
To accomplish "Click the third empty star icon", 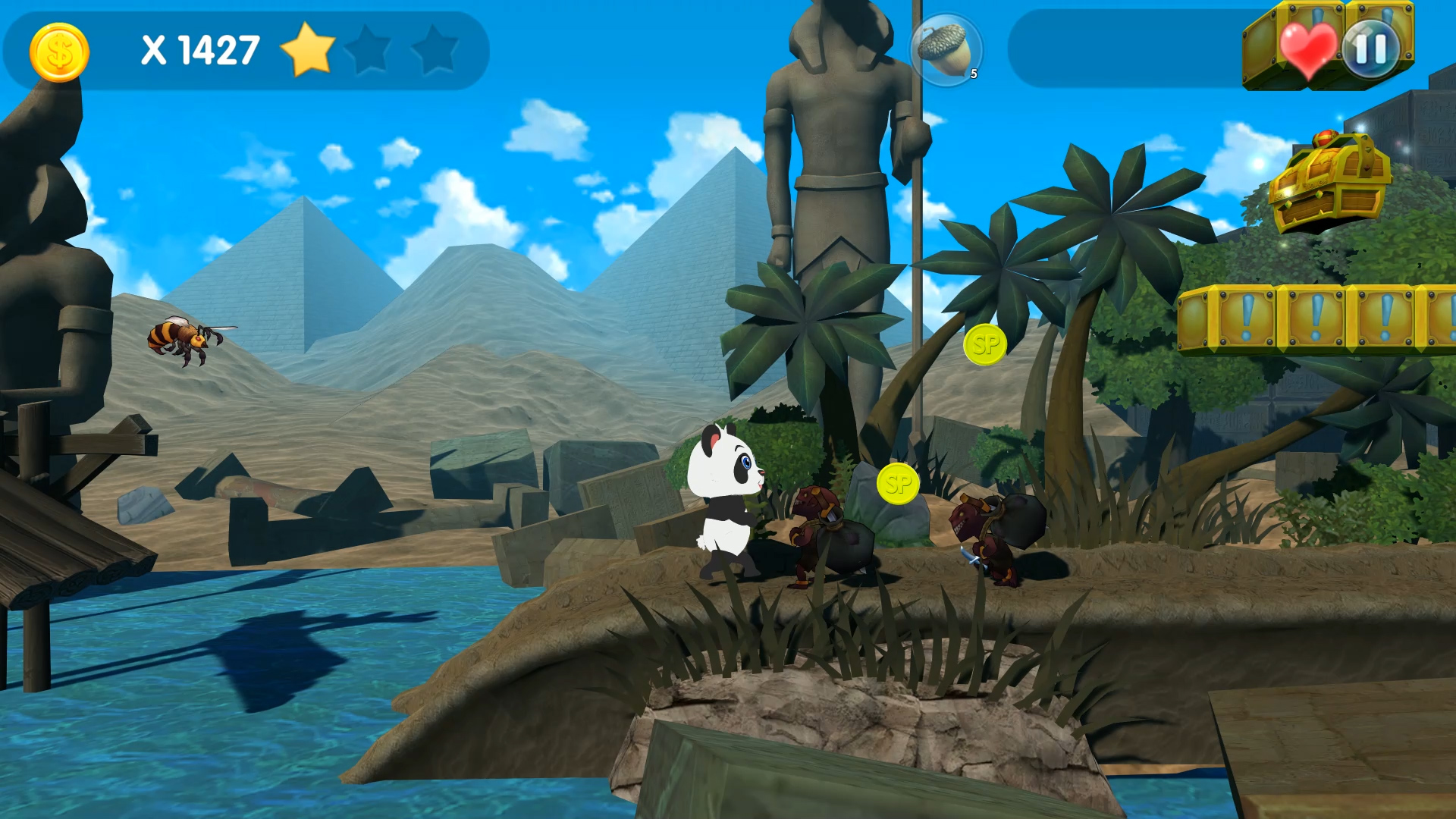I will [433, 47].
